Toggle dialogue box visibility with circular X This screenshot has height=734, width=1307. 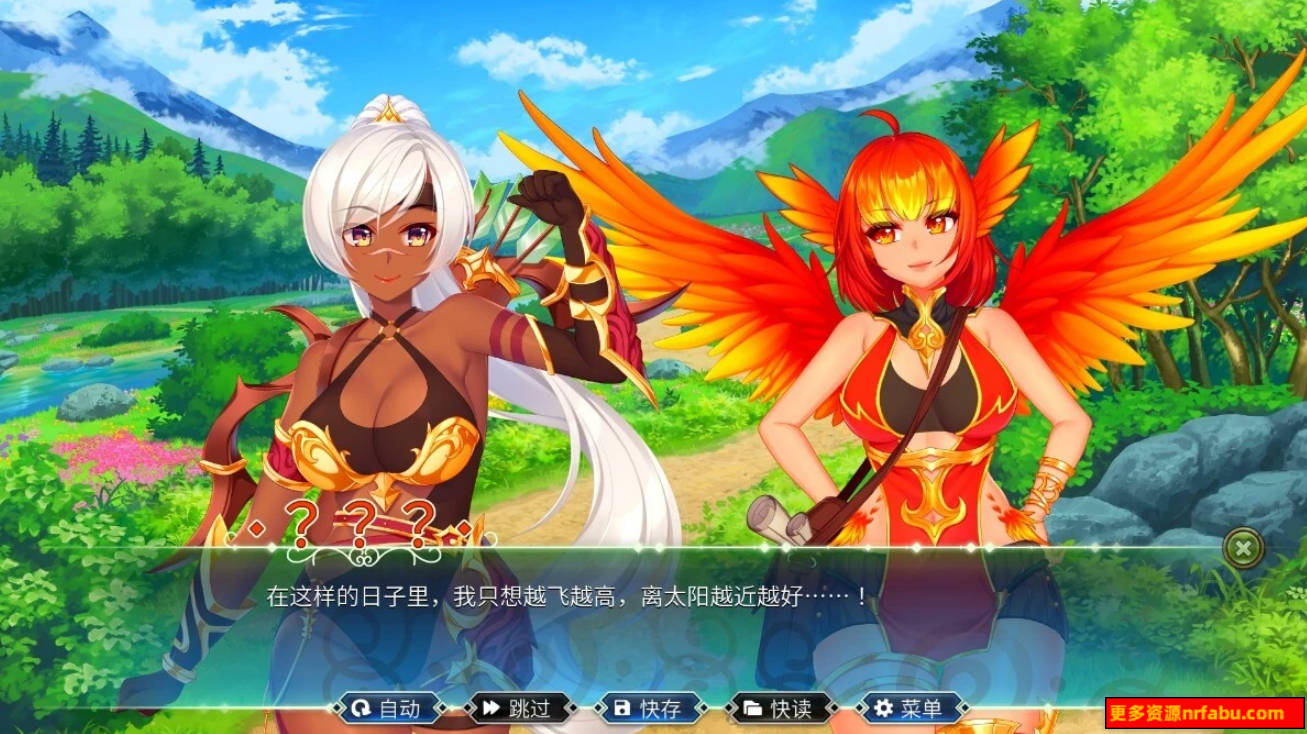click(1241, 548)
